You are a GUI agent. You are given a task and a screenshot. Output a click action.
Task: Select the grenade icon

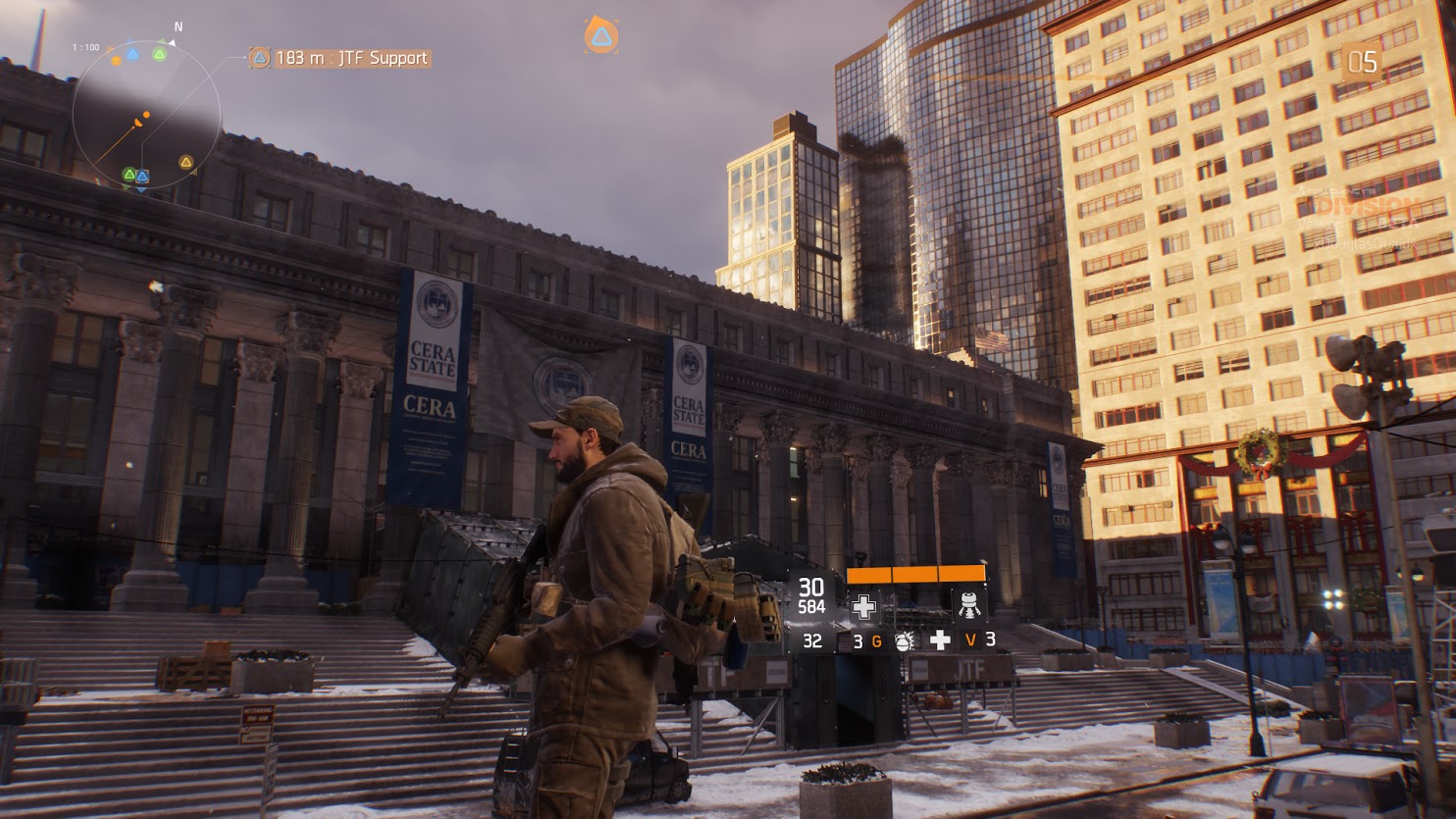[904, 641]
